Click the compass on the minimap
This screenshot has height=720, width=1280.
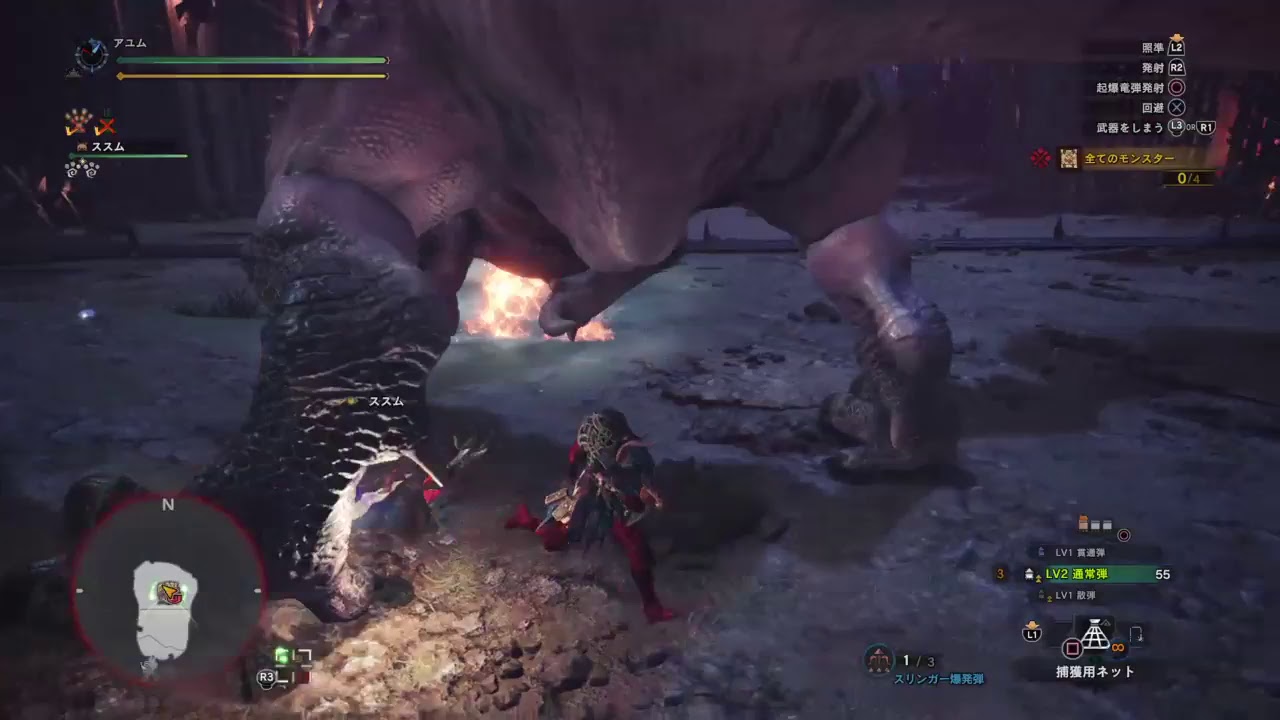pos(168,505)
